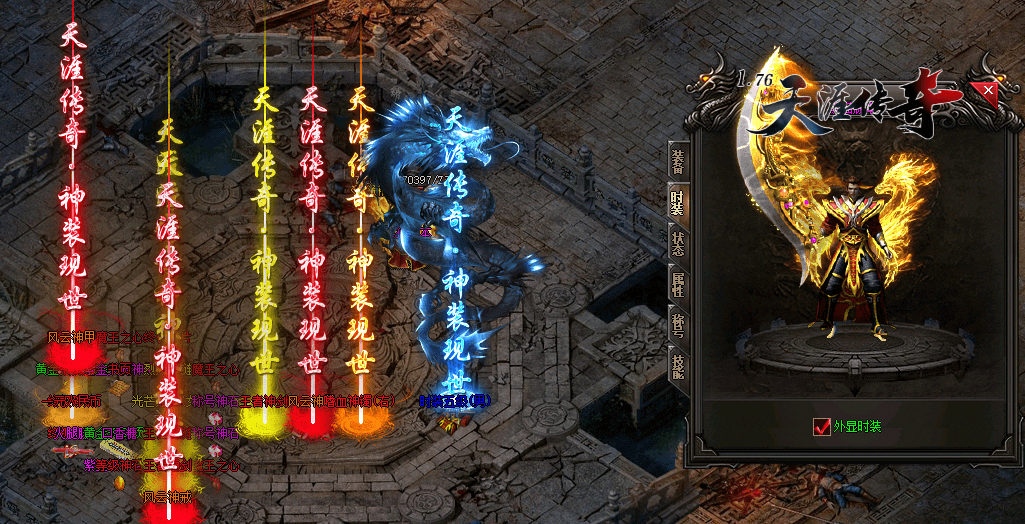Close the character panel
Screen dimensions: 1025x524
pos(988,91)
